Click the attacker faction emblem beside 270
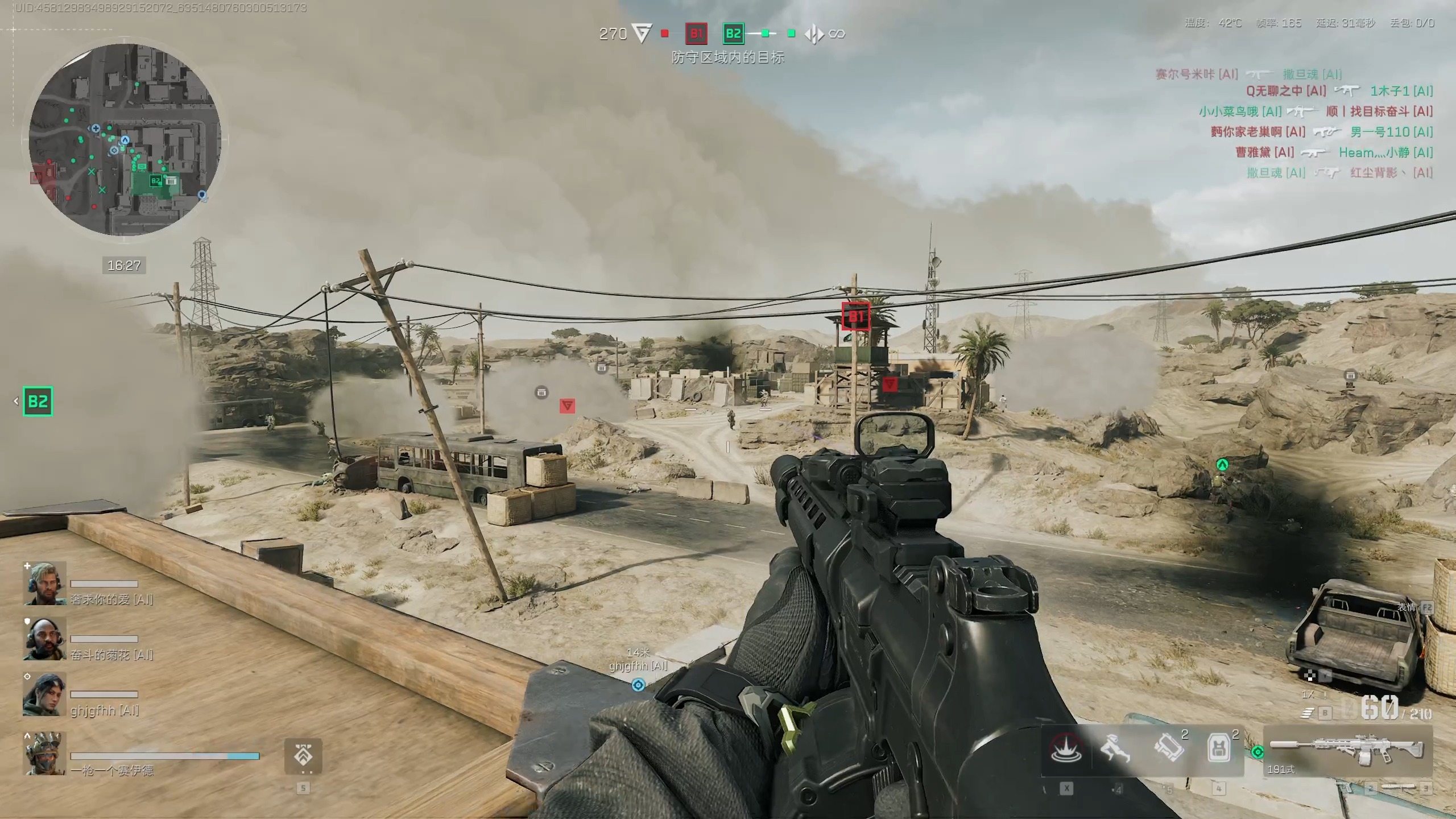Image resolution: width=1456 pixels, height=819 pixels. [x=642, y=34]
